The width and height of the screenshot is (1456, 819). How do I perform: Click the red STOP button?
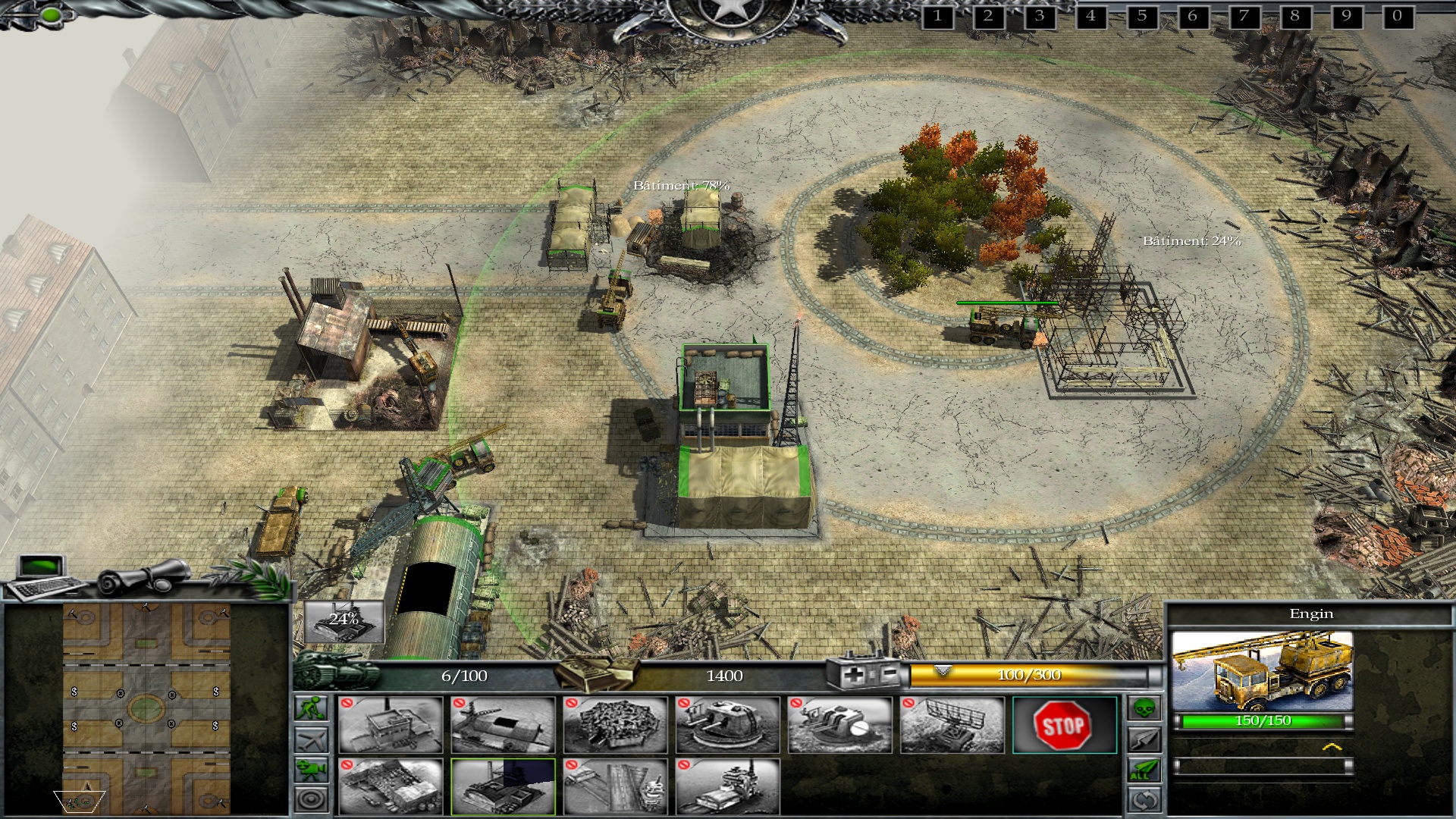pos(1064,725)
